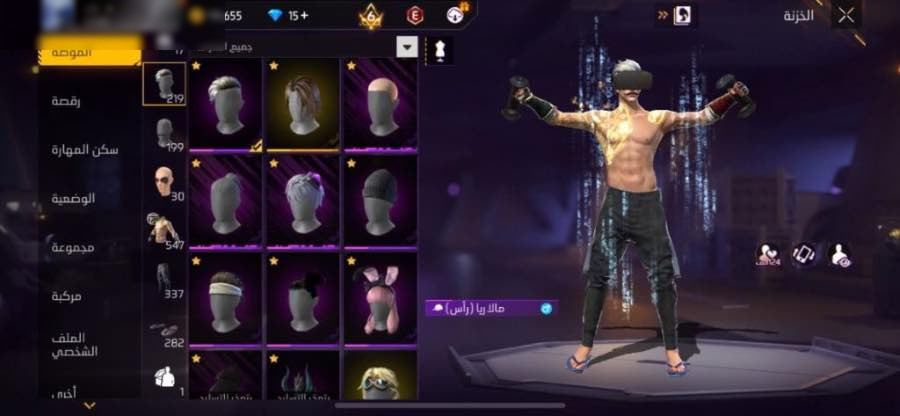Open the سكن المهارة skill skin tab

(x=86, y=149)
